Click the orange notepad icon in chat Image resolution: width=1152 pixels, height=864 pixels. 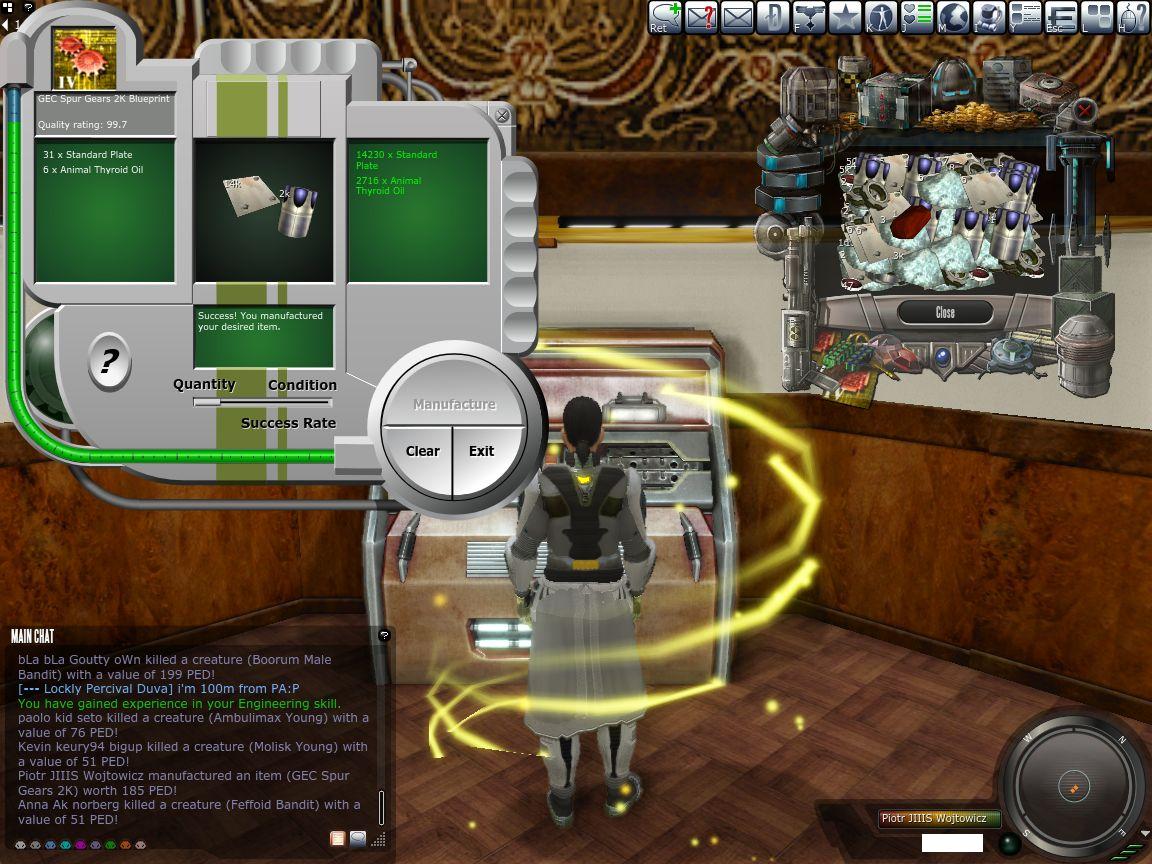338,839
